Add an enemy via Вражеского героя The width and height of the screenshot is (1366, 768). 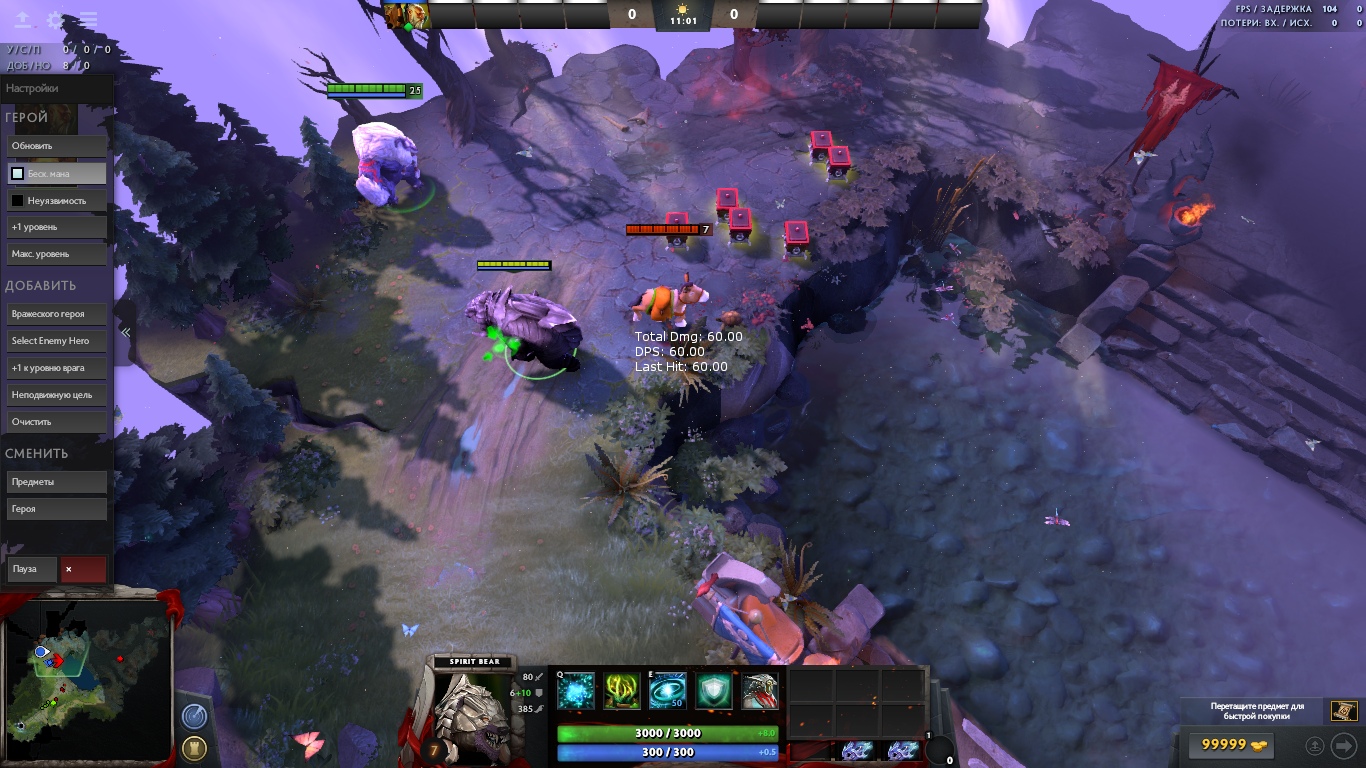[57, 314]
